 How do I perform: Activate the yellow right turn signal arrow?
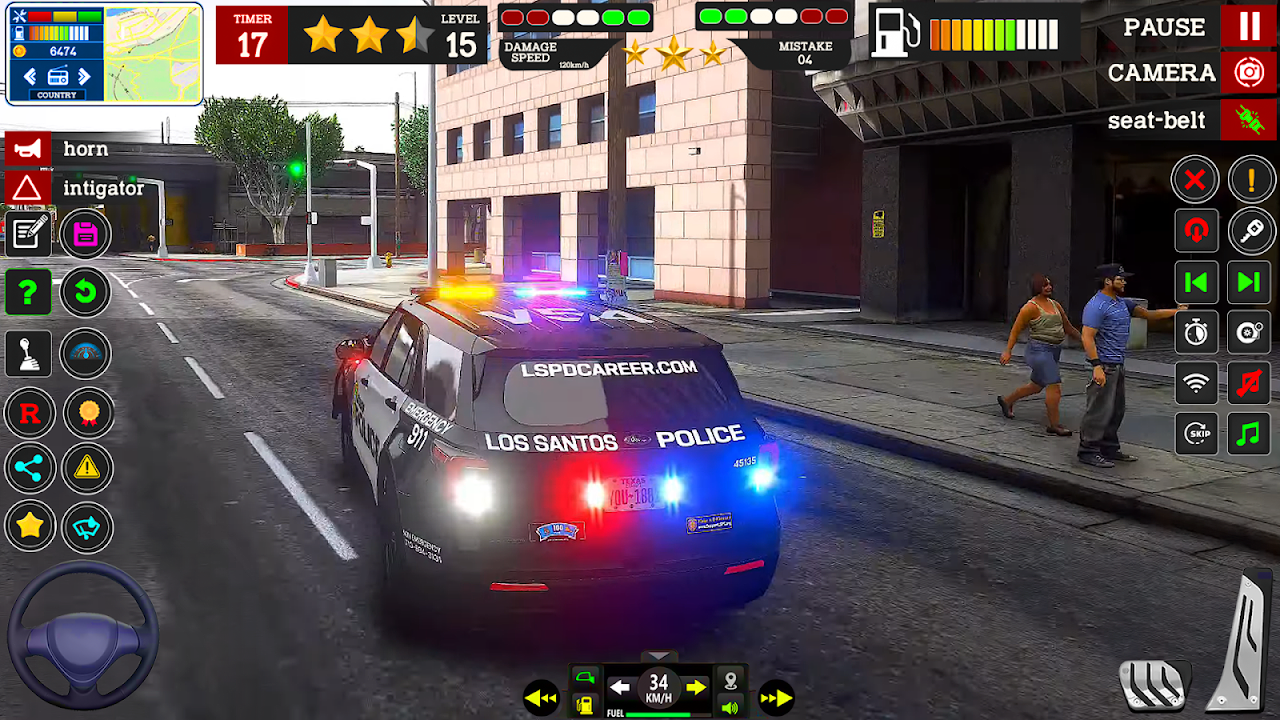click(x=696, y=687)
